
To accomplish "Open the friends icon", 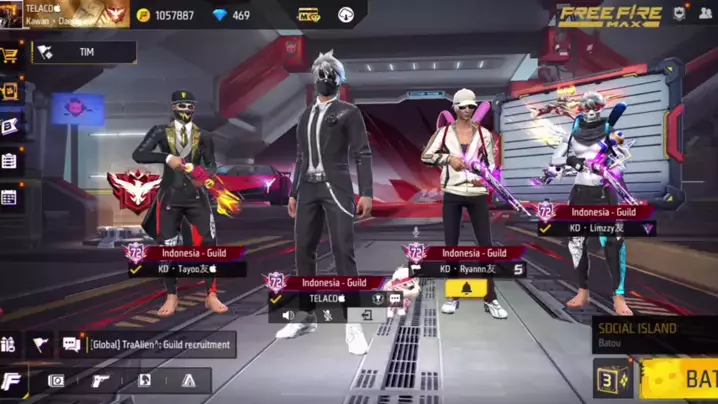I will (707, 14).
